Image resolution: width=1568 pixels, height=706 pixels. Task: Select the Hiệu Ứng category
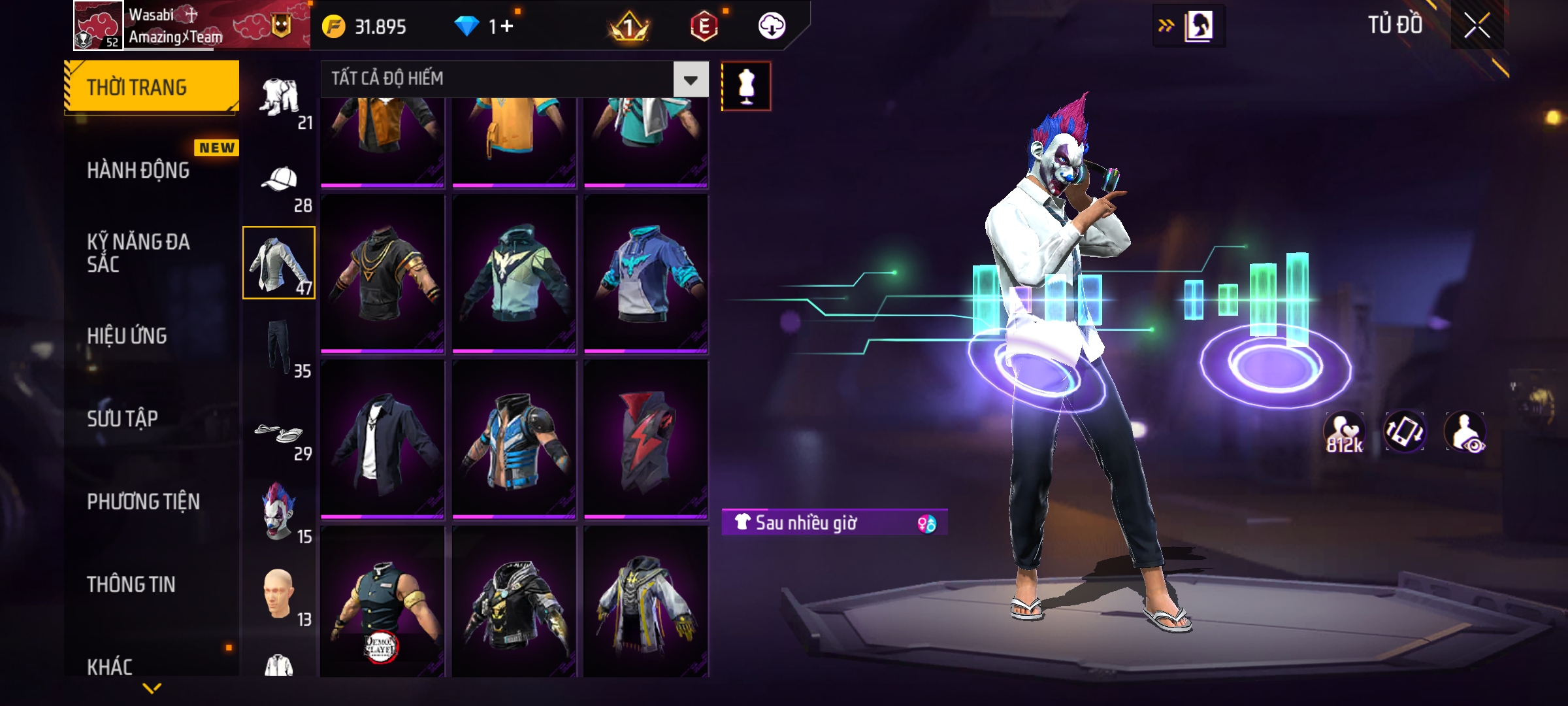click(x=127, y=336)
